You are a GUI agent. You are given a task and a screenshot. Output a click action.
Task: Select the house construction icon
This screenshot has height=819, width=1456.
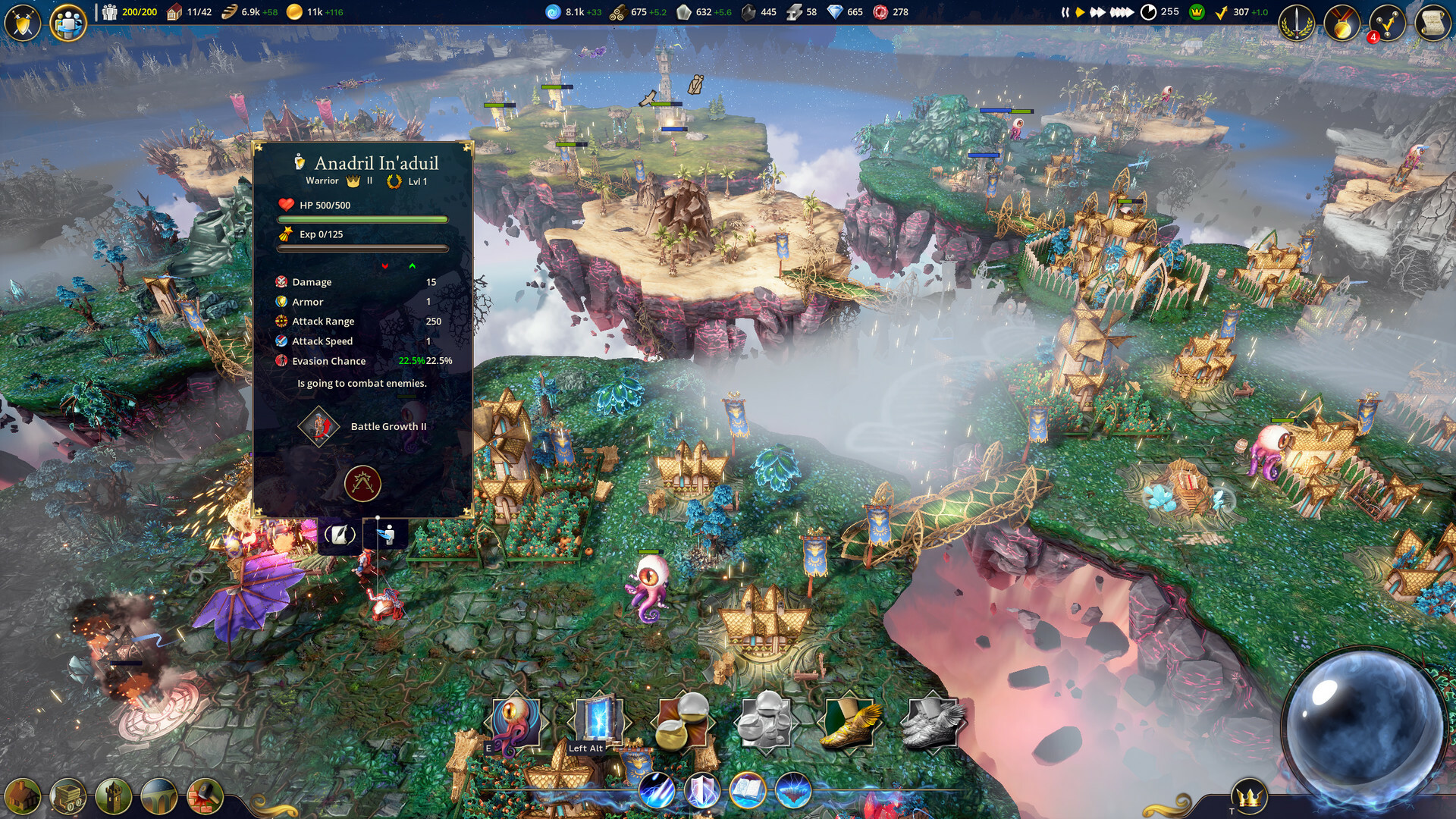(23, 796)
